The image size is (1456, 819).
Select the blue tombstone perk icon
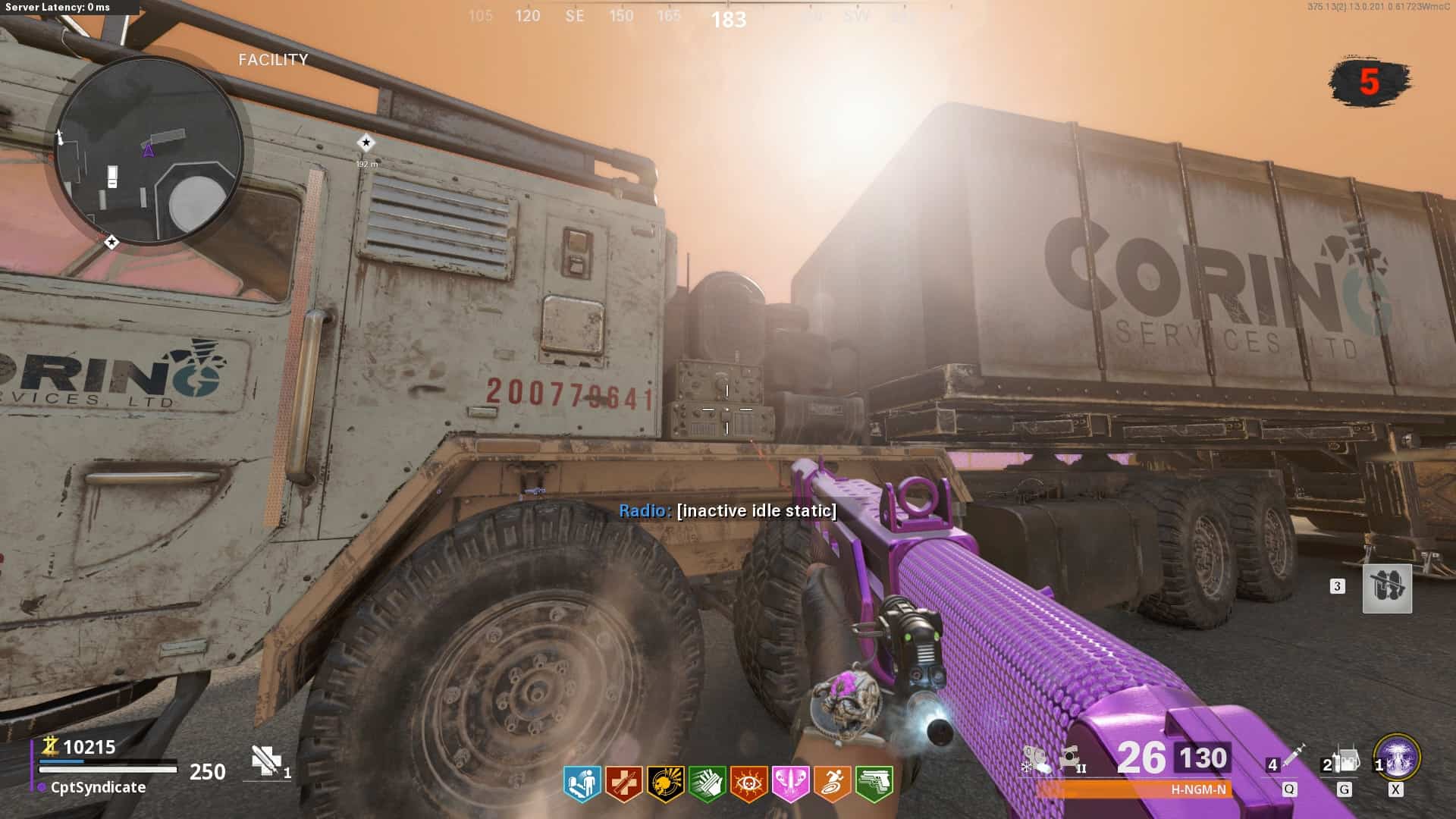(582, 783)
